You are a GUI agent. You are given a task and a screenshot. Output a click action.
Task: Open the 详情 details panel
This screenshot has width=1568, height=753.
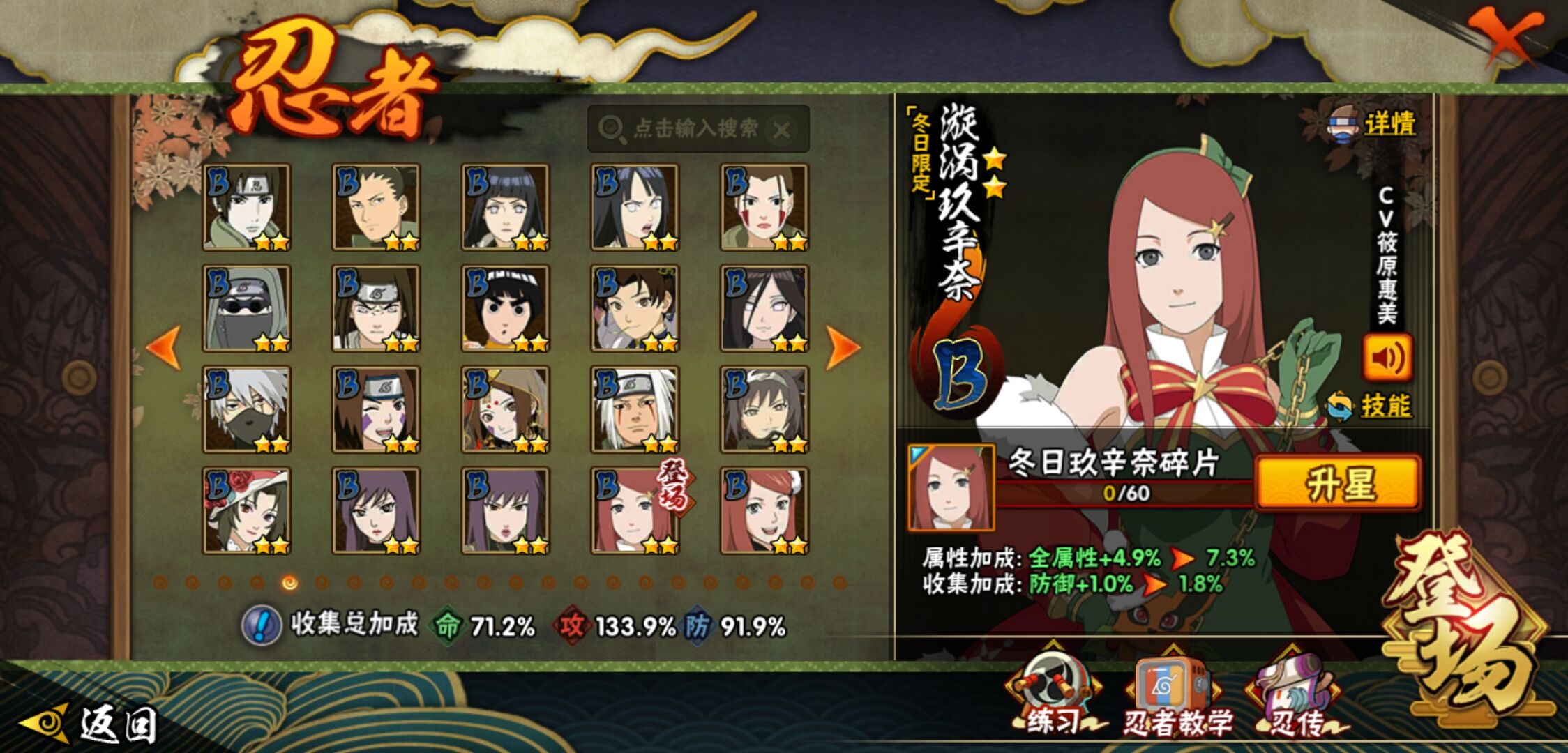tap(1374, 125)
